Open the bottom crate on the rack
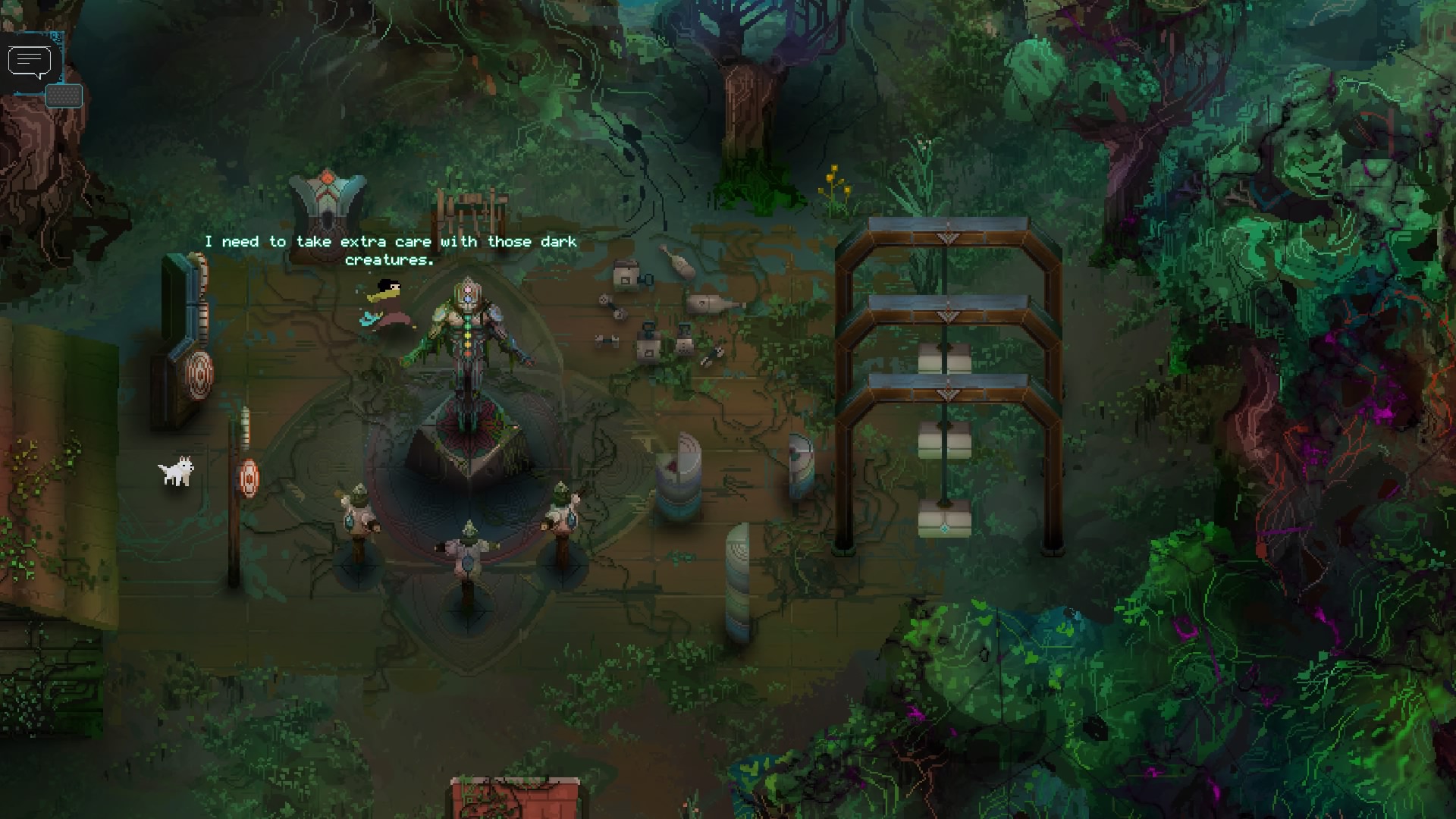Screen dimensions: 1456x819 944,519
